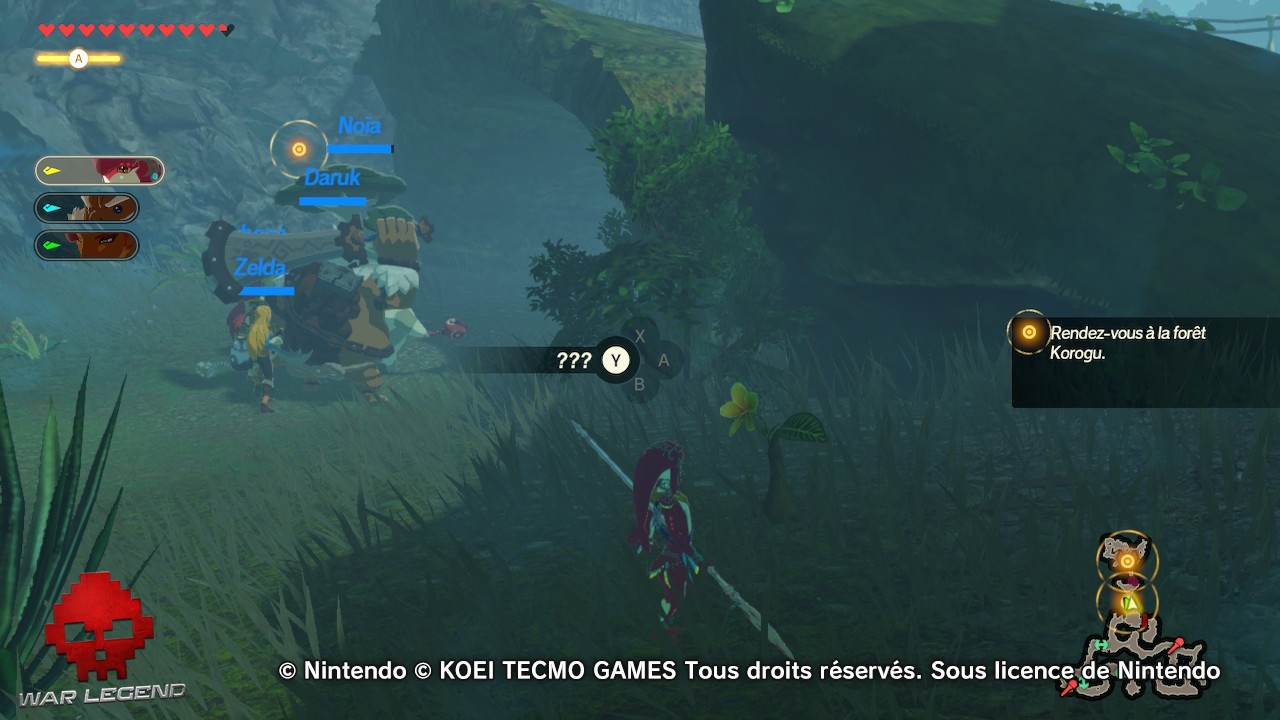Select the Noïa name label
Image resolution: width=1280 pixels, height=720 pixels.
point(360,126)
